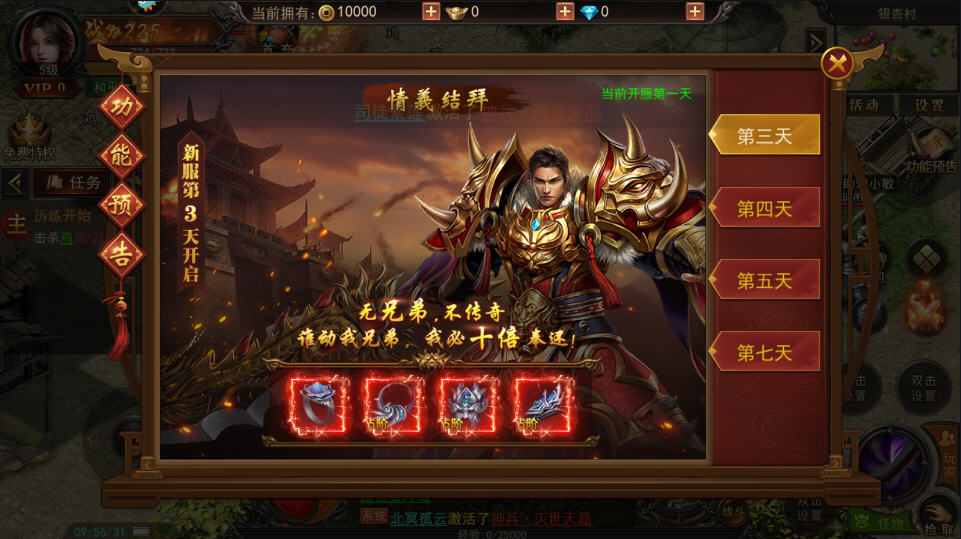
Task: Open the 任务 quest panel
Action: 73,182
